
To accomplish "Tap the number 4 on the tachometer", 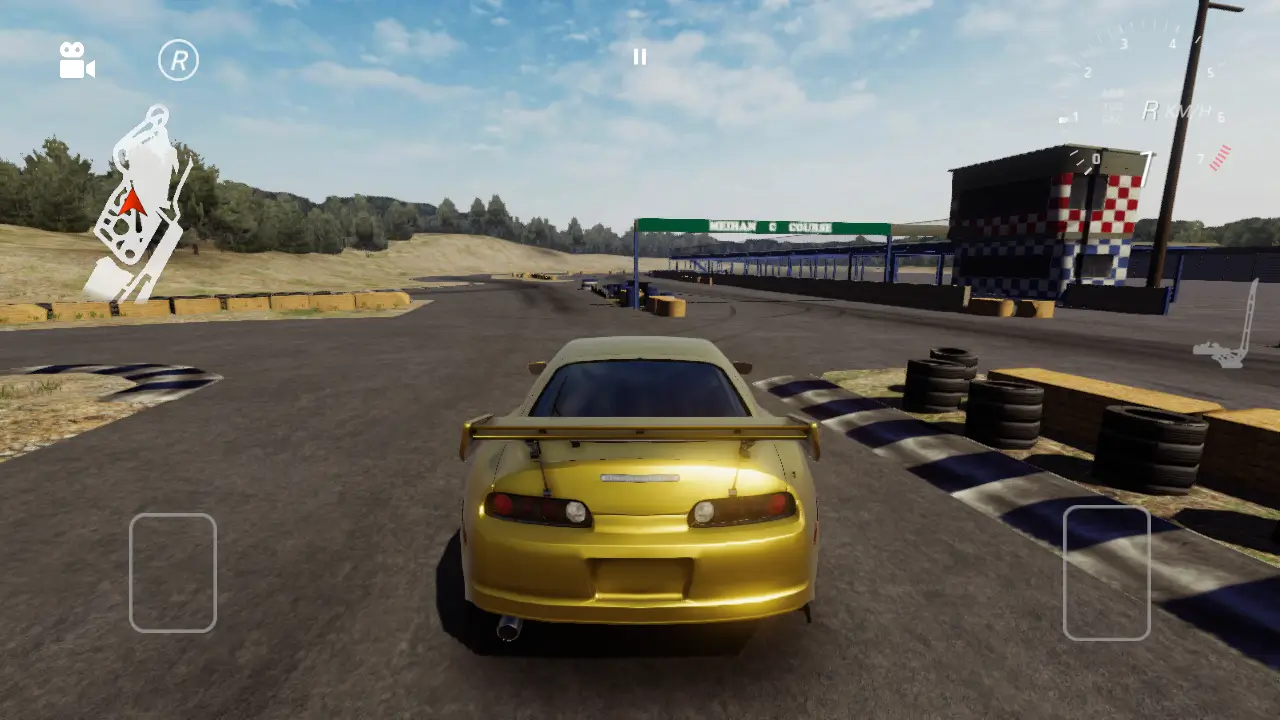I will coord(1173,44).
